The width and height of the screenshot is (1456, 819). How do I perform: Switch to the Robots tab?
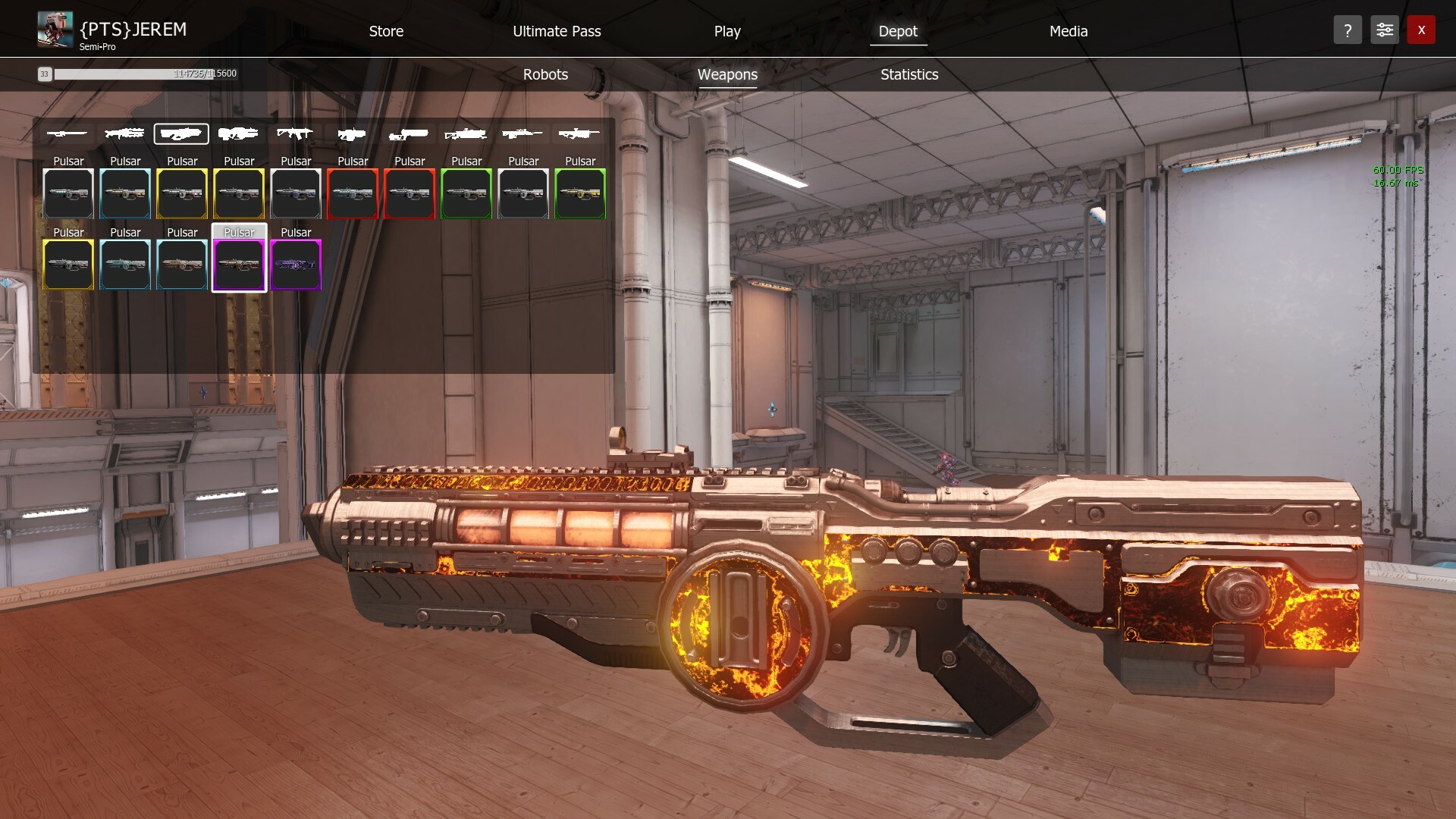(545, 74)
